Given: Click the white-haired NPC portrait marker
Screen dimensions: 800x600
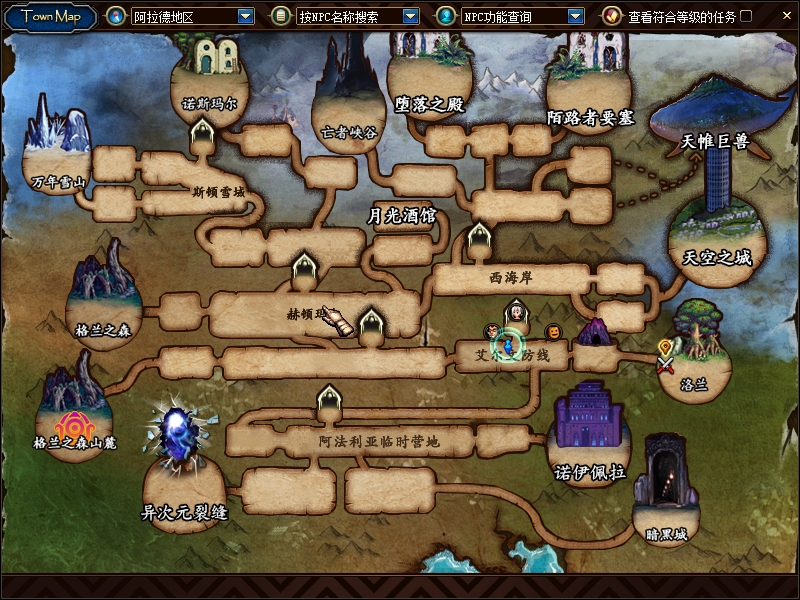Looking at the screenshot, I should tap(516, 312).
